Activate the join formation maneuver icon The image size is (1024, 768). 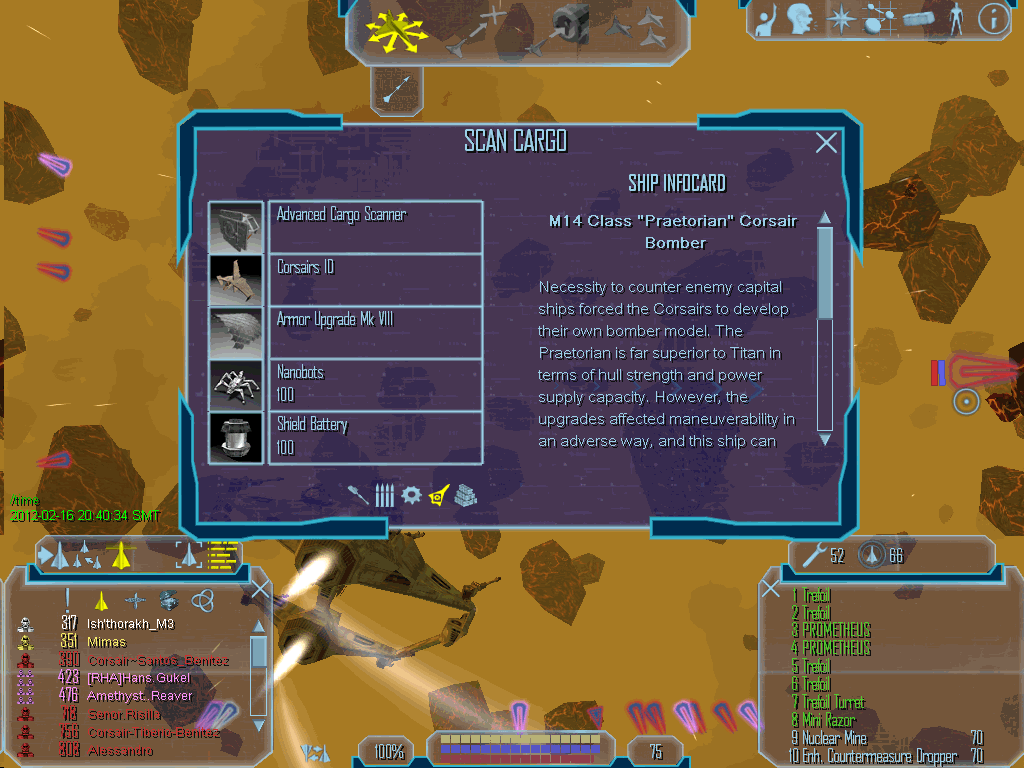point(638,27)
